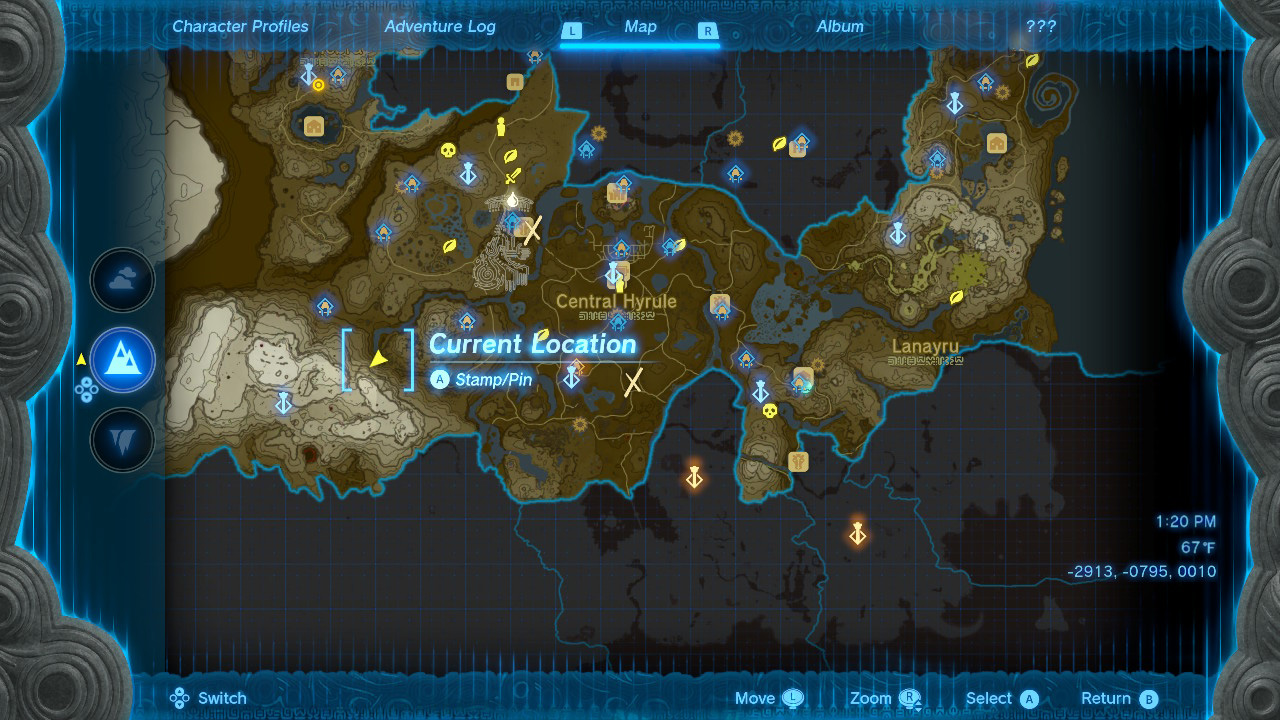Switch to the Sky map layer
Viewport: 1280px width, 720px height.
pos(122,280)
